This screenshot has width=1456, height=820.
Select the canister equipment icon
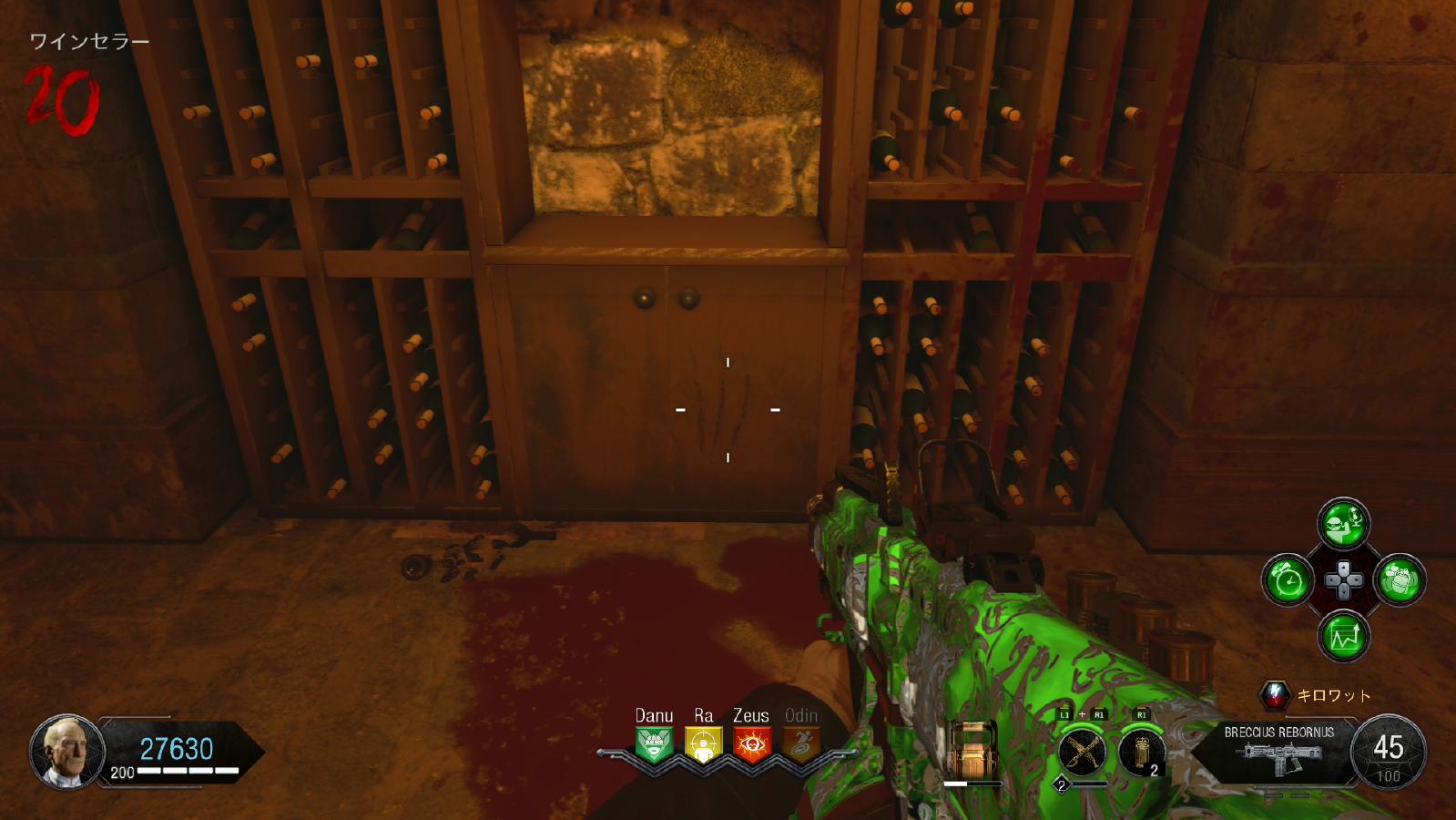1140,753
